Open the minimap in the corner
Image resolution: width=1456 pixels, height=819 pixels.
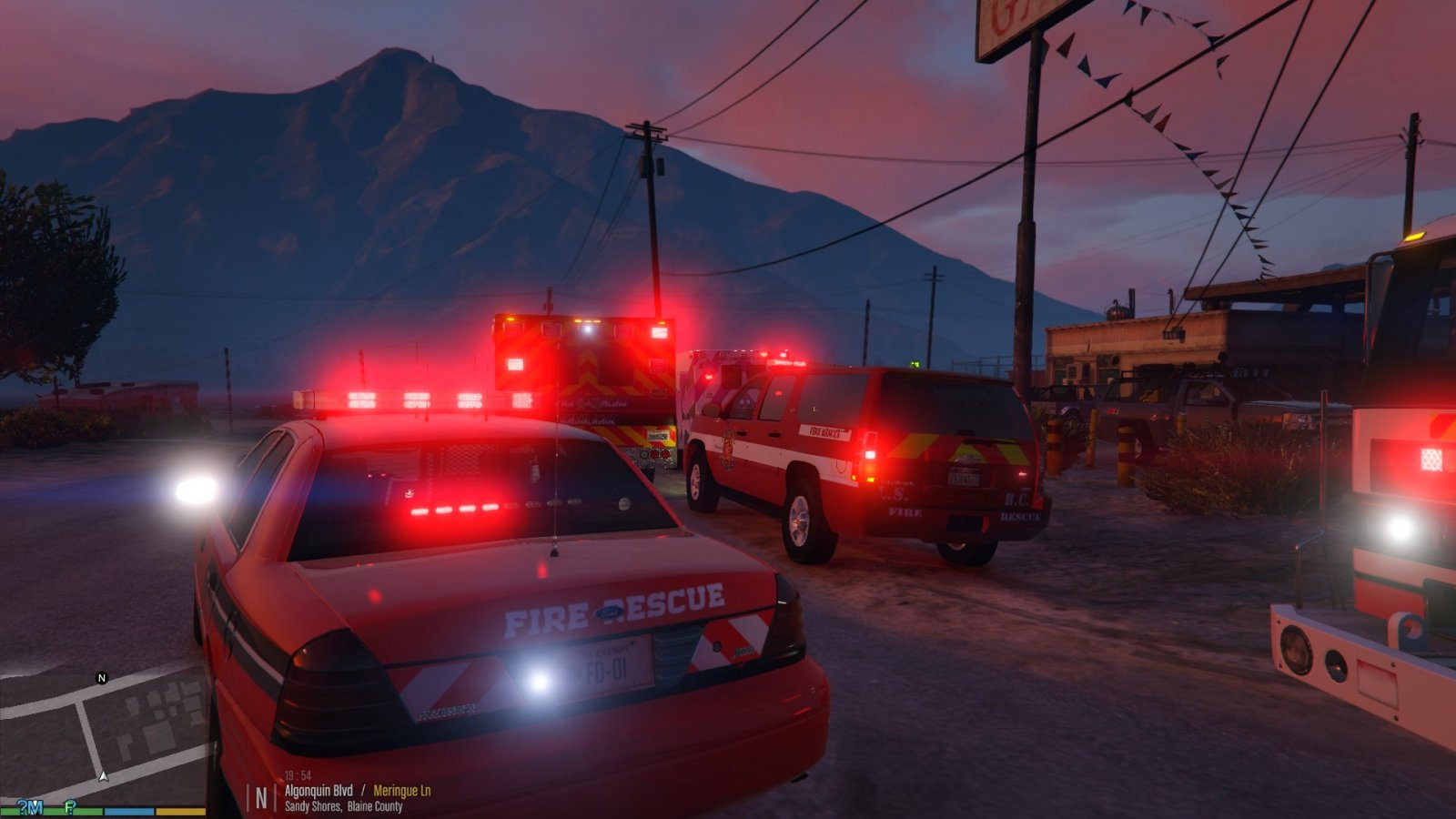(x=103, y=733)
